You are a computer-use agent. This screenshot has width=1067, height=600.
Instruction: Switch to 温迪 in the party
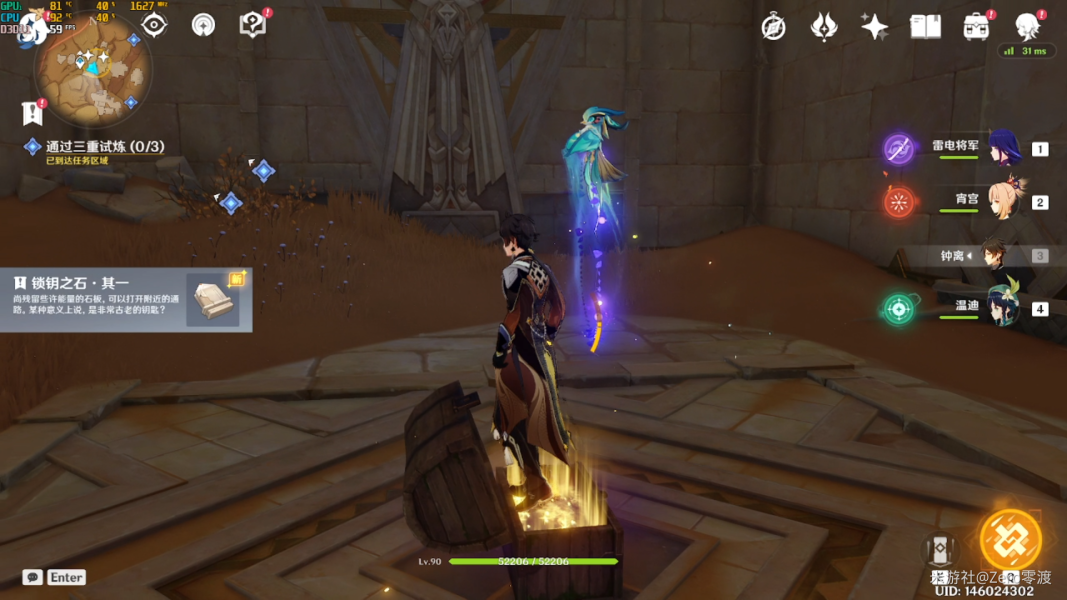coord(1002,309)
